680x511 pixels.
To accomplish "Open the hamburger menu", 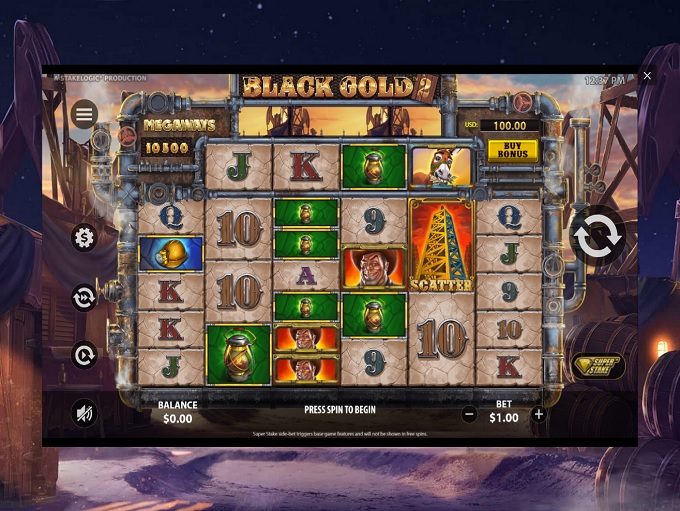I will (85, 114).
